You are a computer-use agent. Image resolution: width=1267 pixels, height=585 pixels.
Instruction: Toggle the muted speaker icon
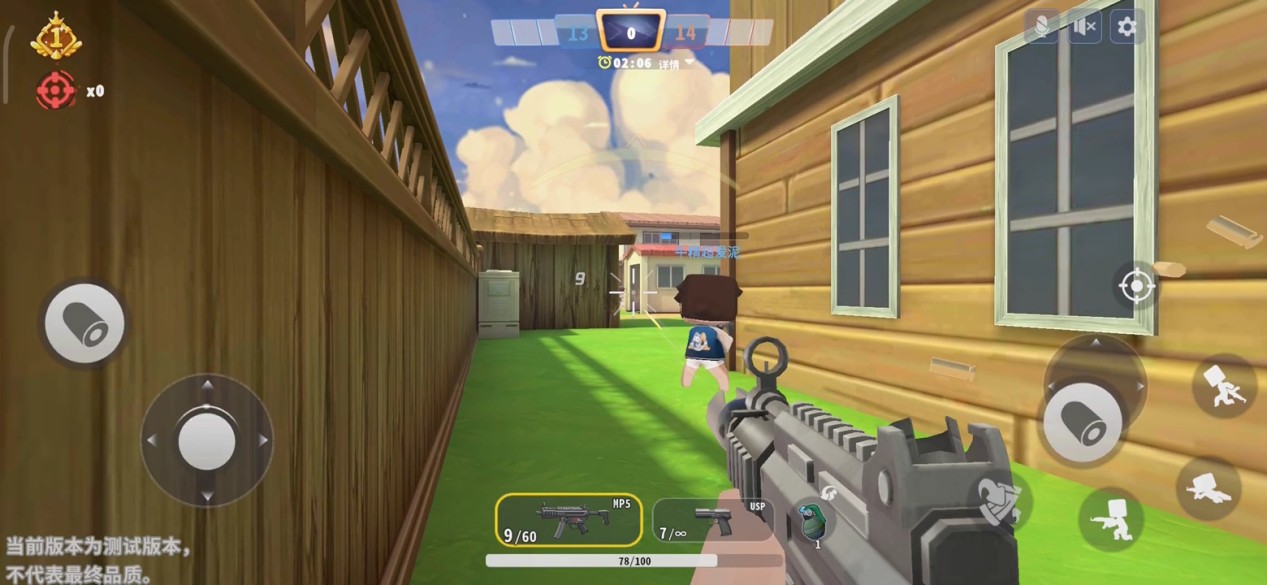[1084, 27]
